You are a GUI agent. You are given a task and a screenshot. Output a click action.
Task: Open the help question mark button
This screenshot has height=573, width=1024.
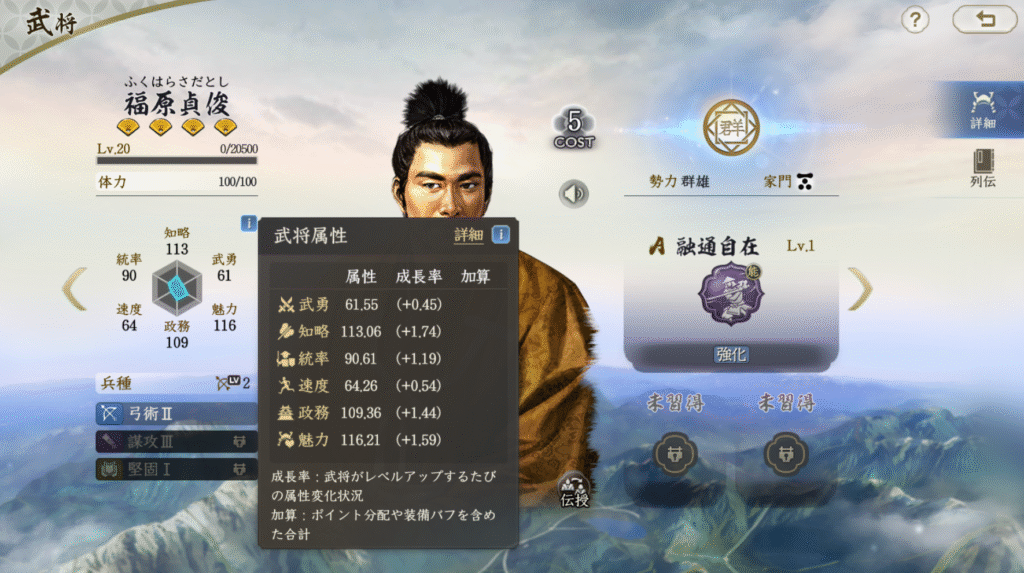point(916,19)
